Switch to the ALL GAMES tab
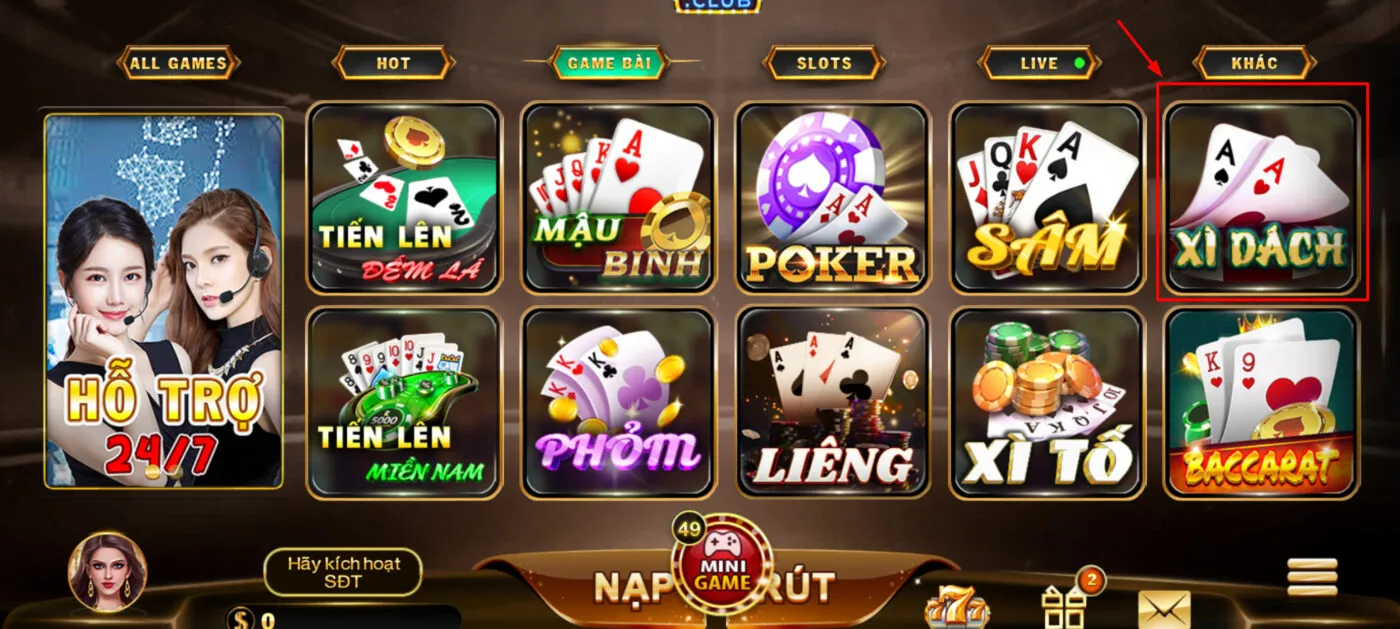The image size is (1400, 629). click(x=179, y=63)
